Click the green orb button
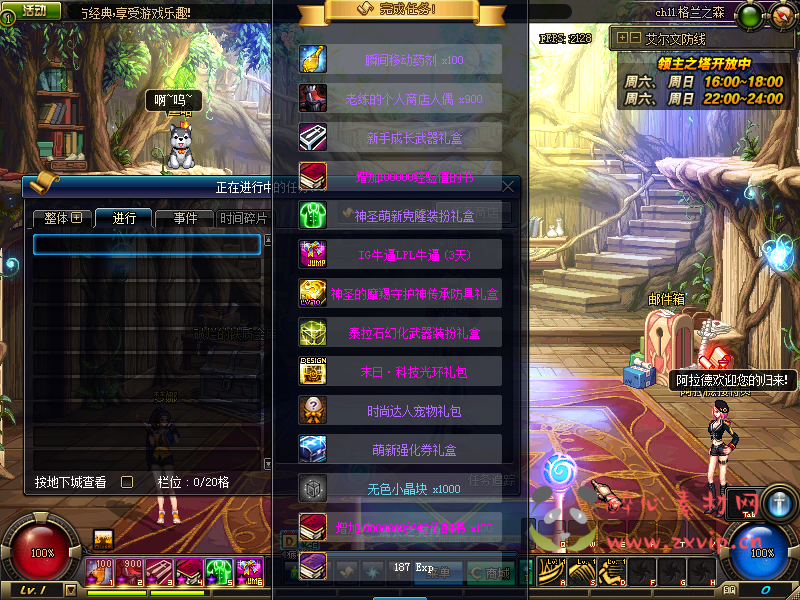The height and width of the screenshot is (600, 800). 750,15
